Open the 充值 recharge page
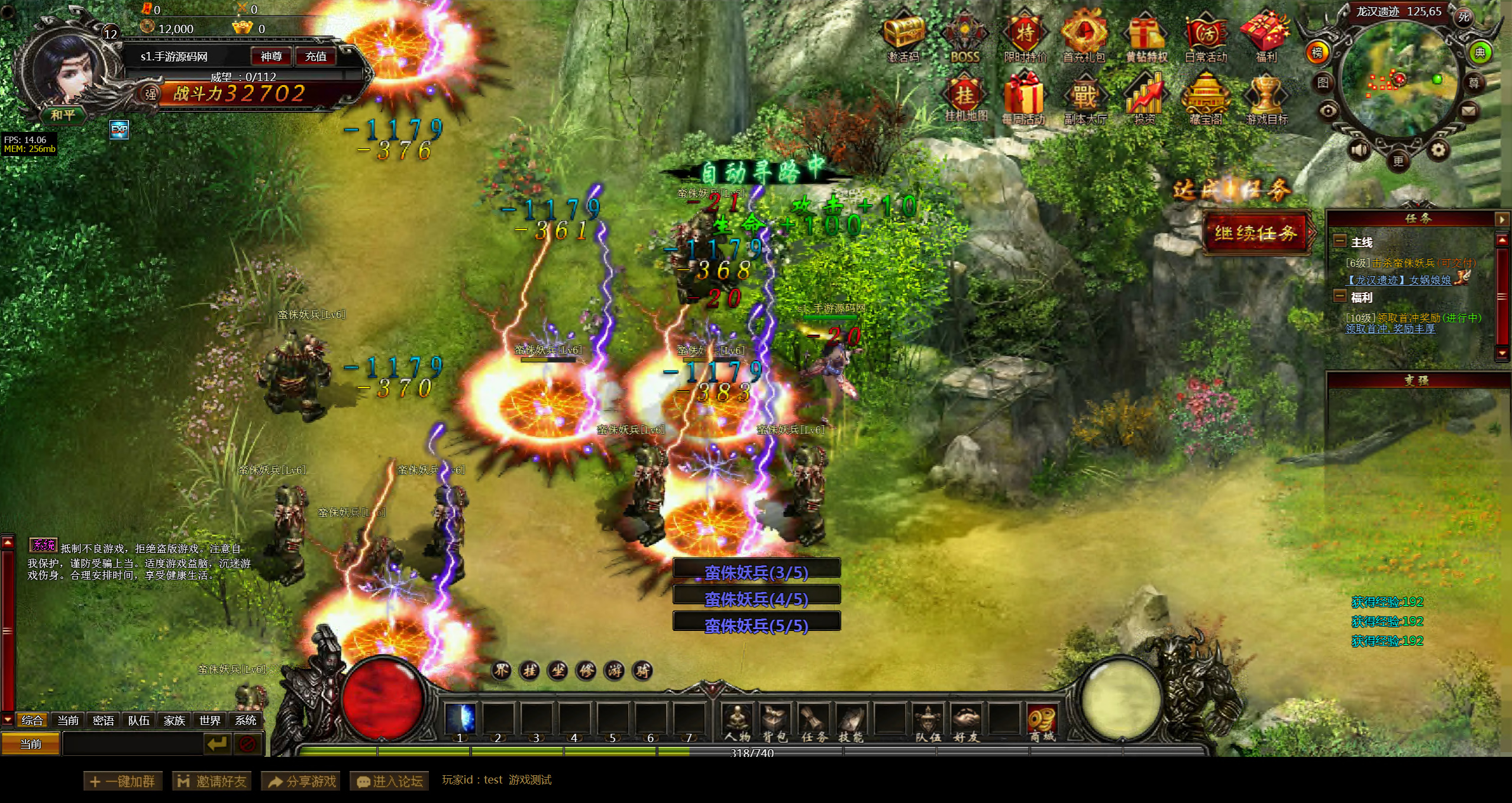The image size is (1512, 803). (315, 56)
